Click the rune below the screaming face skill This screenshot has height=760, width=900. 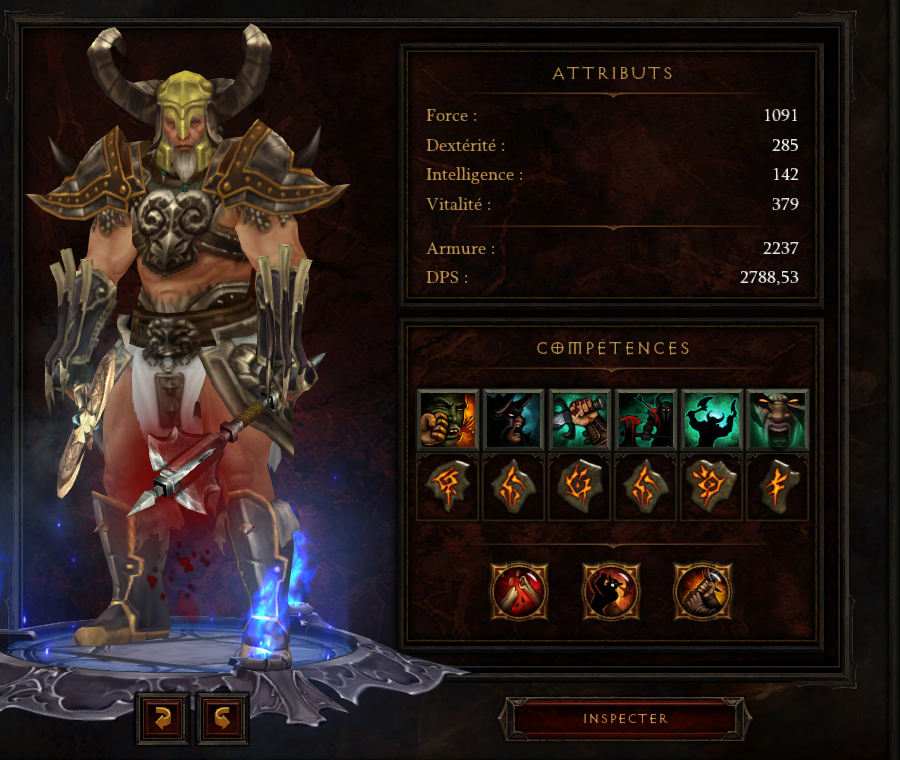[x=777, y=487]
